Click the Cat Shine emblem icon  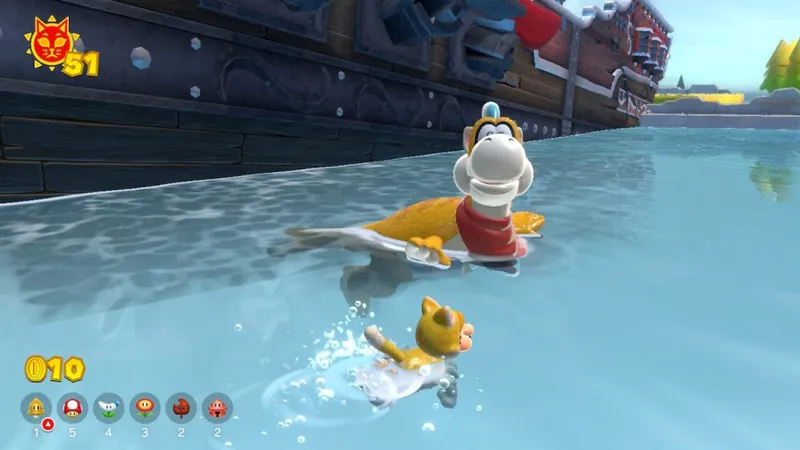click(46, 40)
